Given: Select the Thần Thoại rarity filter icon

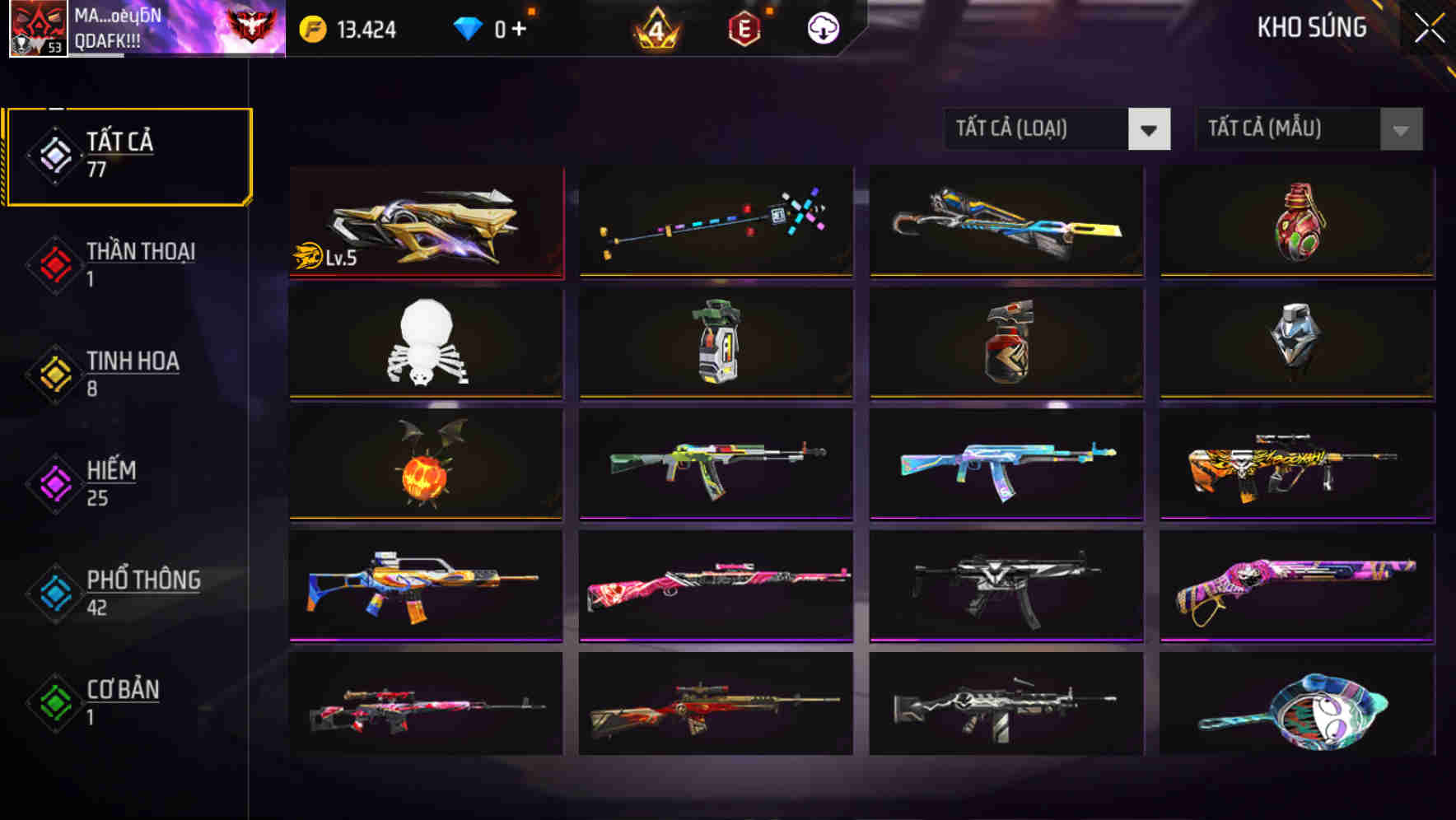Looking at the screenshot, I should tap(54, 263).
